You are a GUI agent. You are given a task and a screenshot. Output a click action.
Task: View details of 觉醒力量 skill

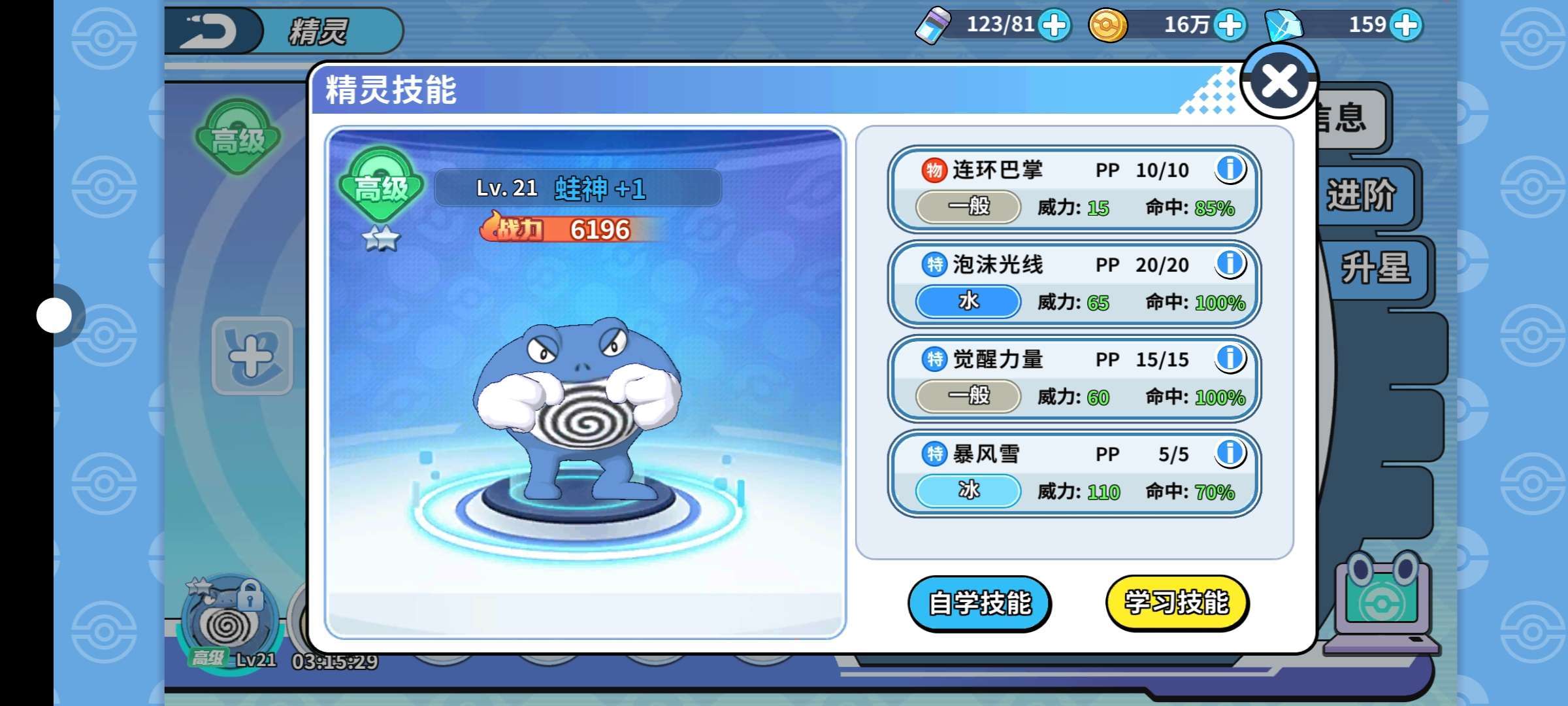[x=1230, y=359]
